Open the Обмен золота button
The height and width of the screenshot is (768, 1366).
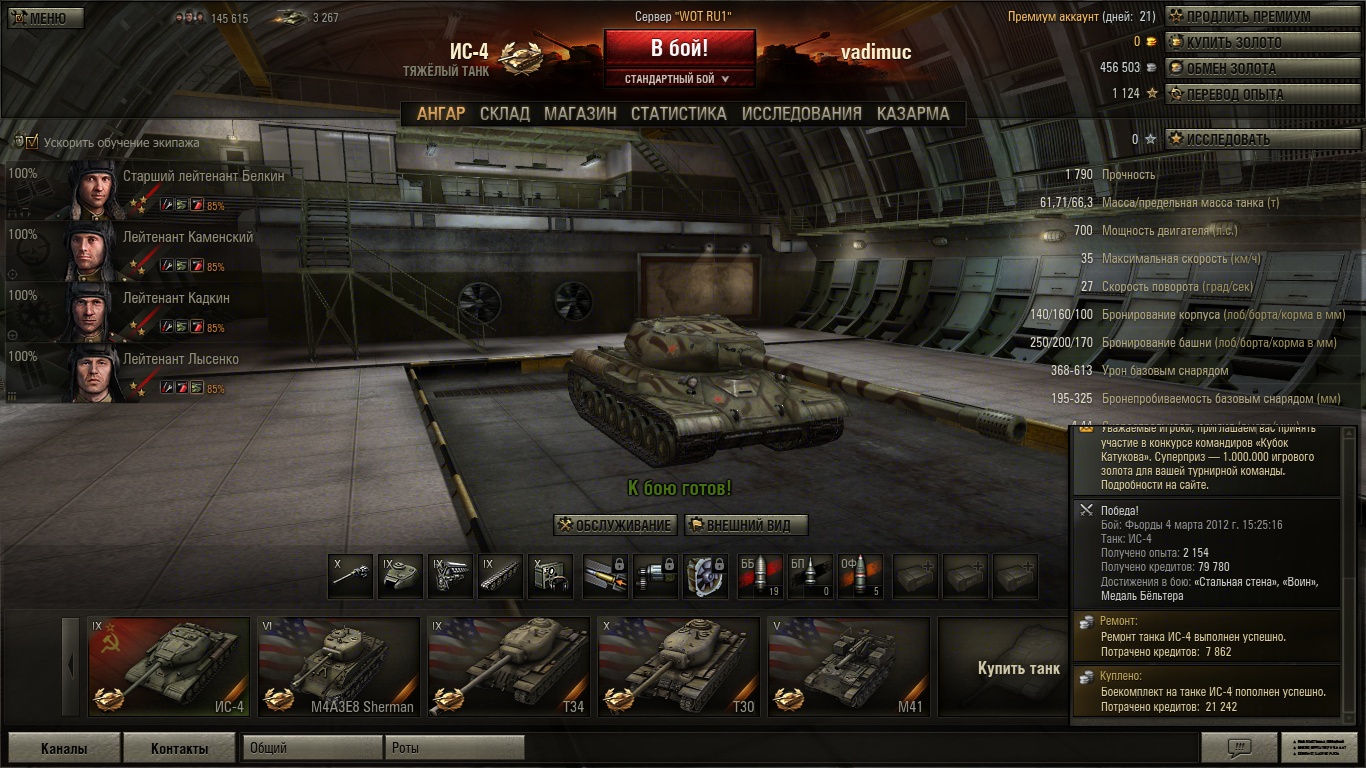(x=1249, y=69)
